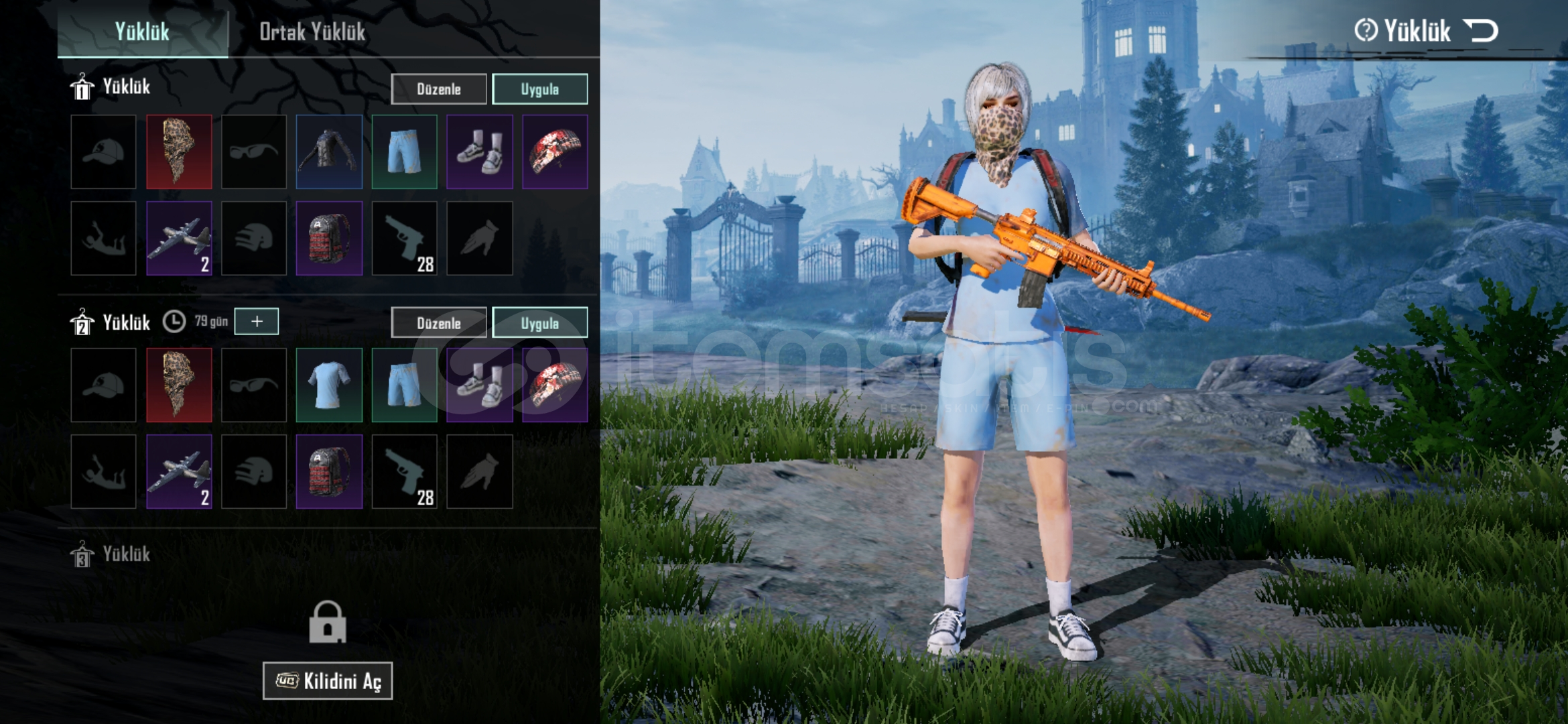The height and width of the screenshot is (724, 1568).
Task: Click Düzenle for the first loadout
Action: (x=439, y=89)
